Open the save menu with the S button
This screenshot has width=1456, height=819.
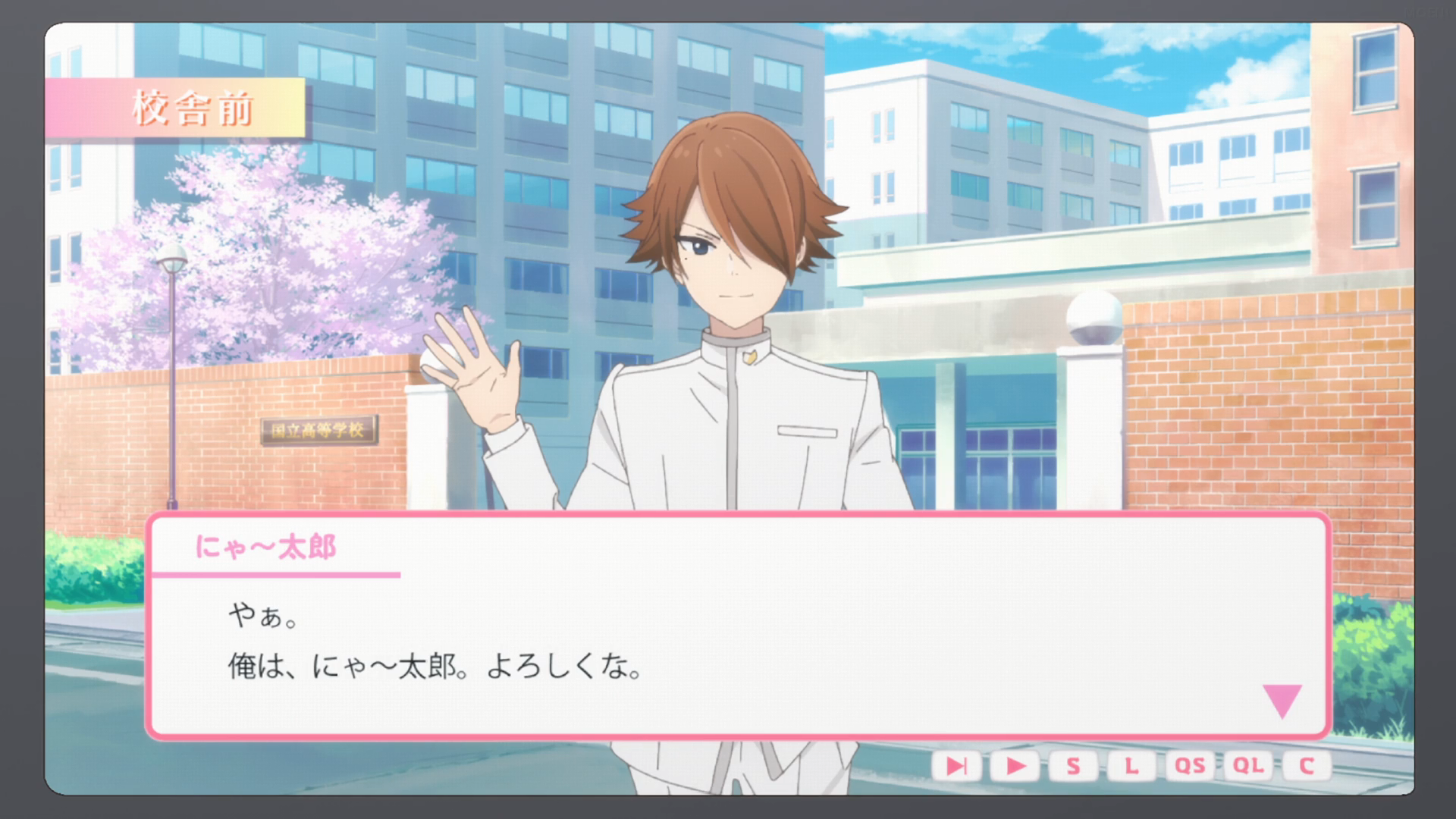coord(1073,766)
